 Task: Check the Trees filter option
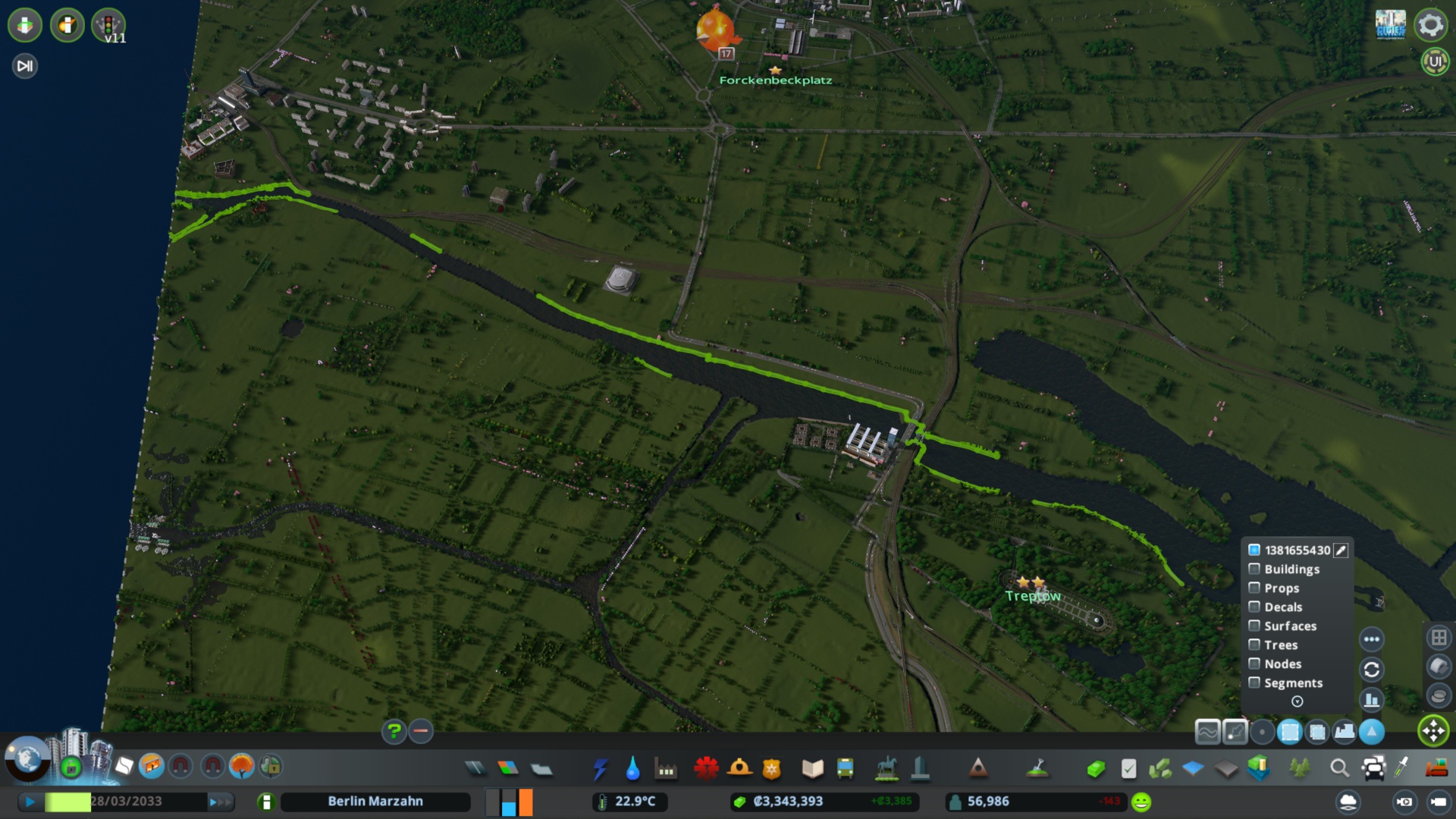pyautogui.click(x=1254, y=645)
